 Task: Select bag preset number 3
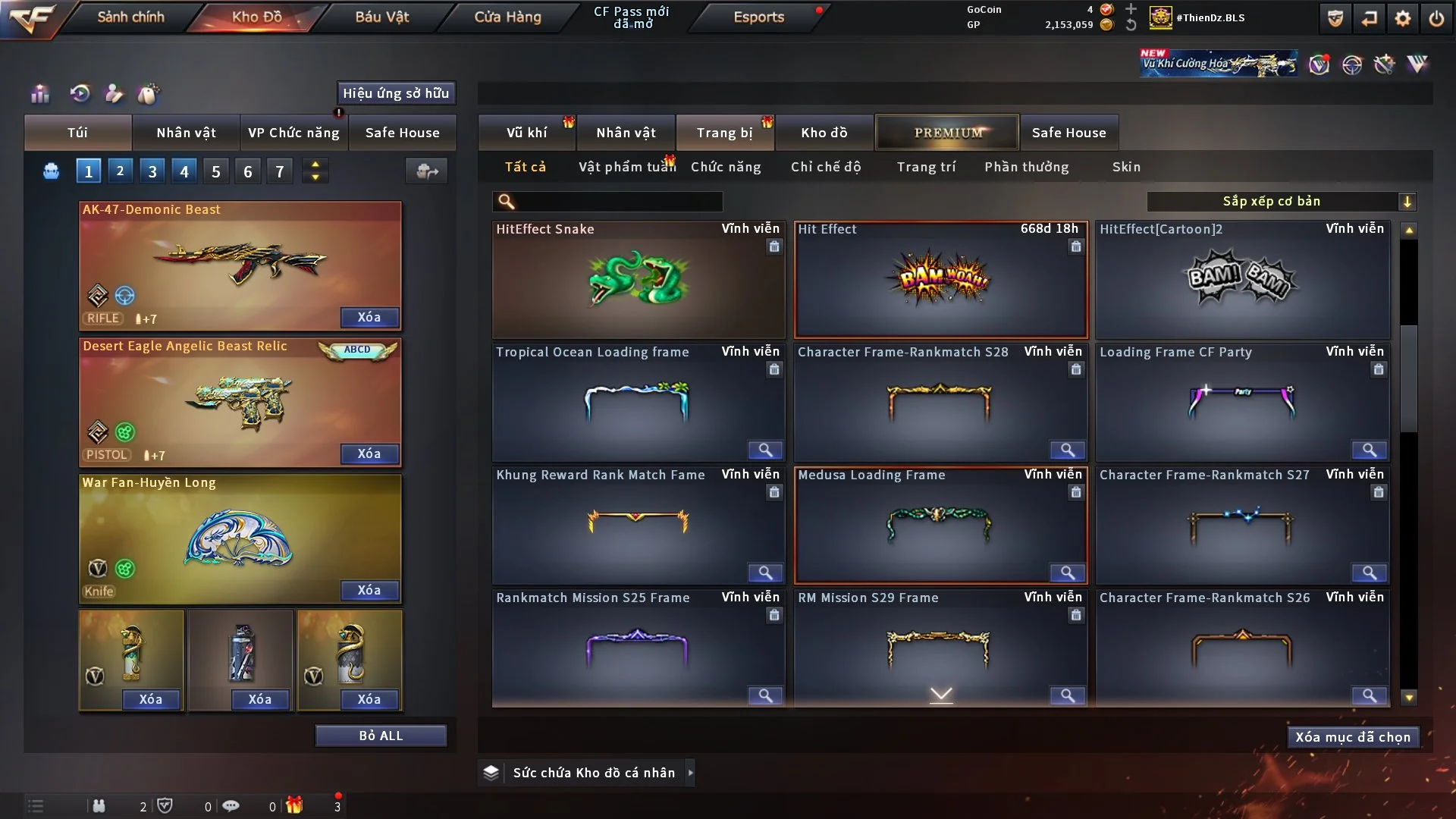[x=152, y=171]
